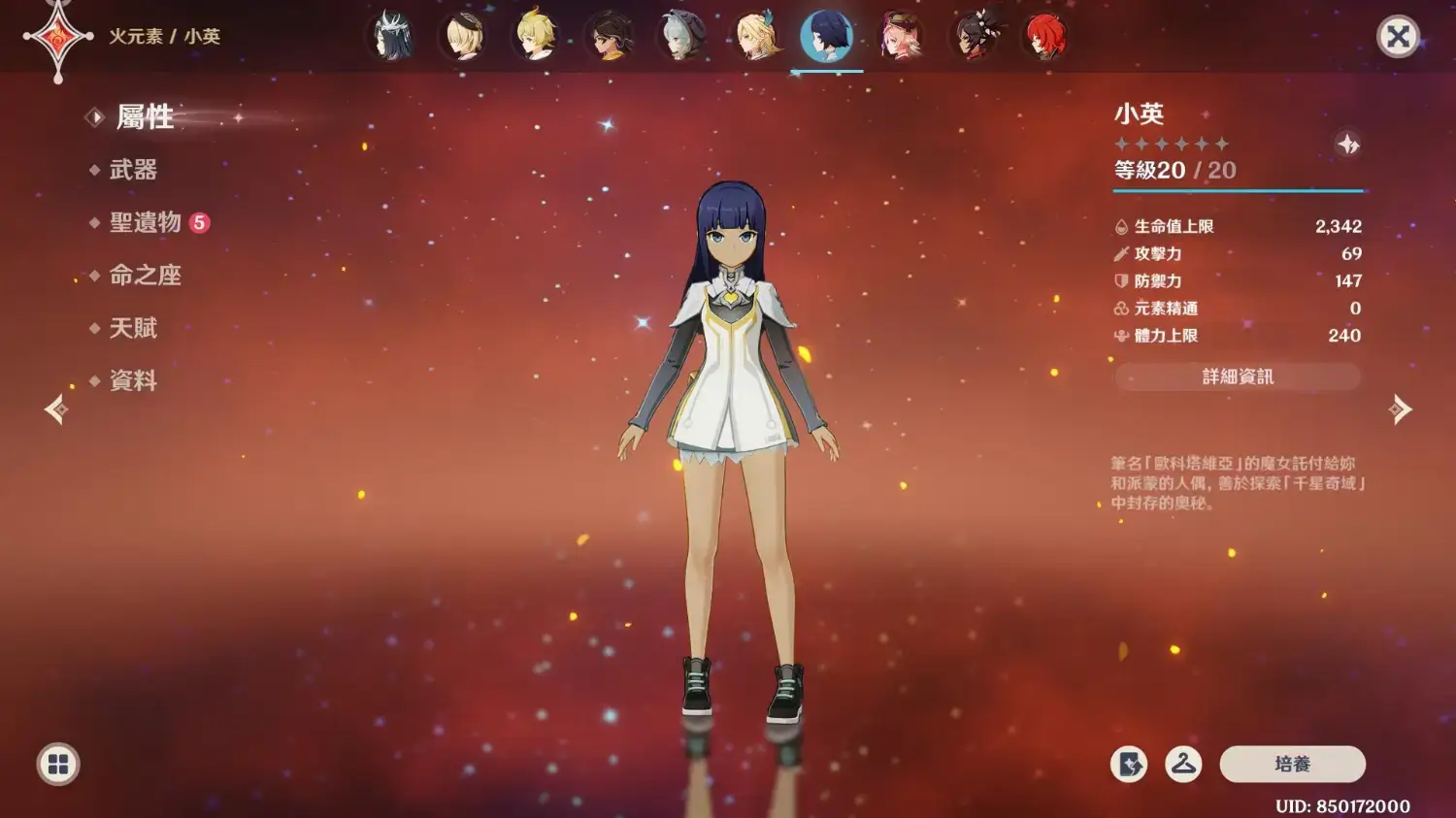Click the 培養 (Level Up) button
The image size is (1456, 818).
click(x=1292, y=765)
